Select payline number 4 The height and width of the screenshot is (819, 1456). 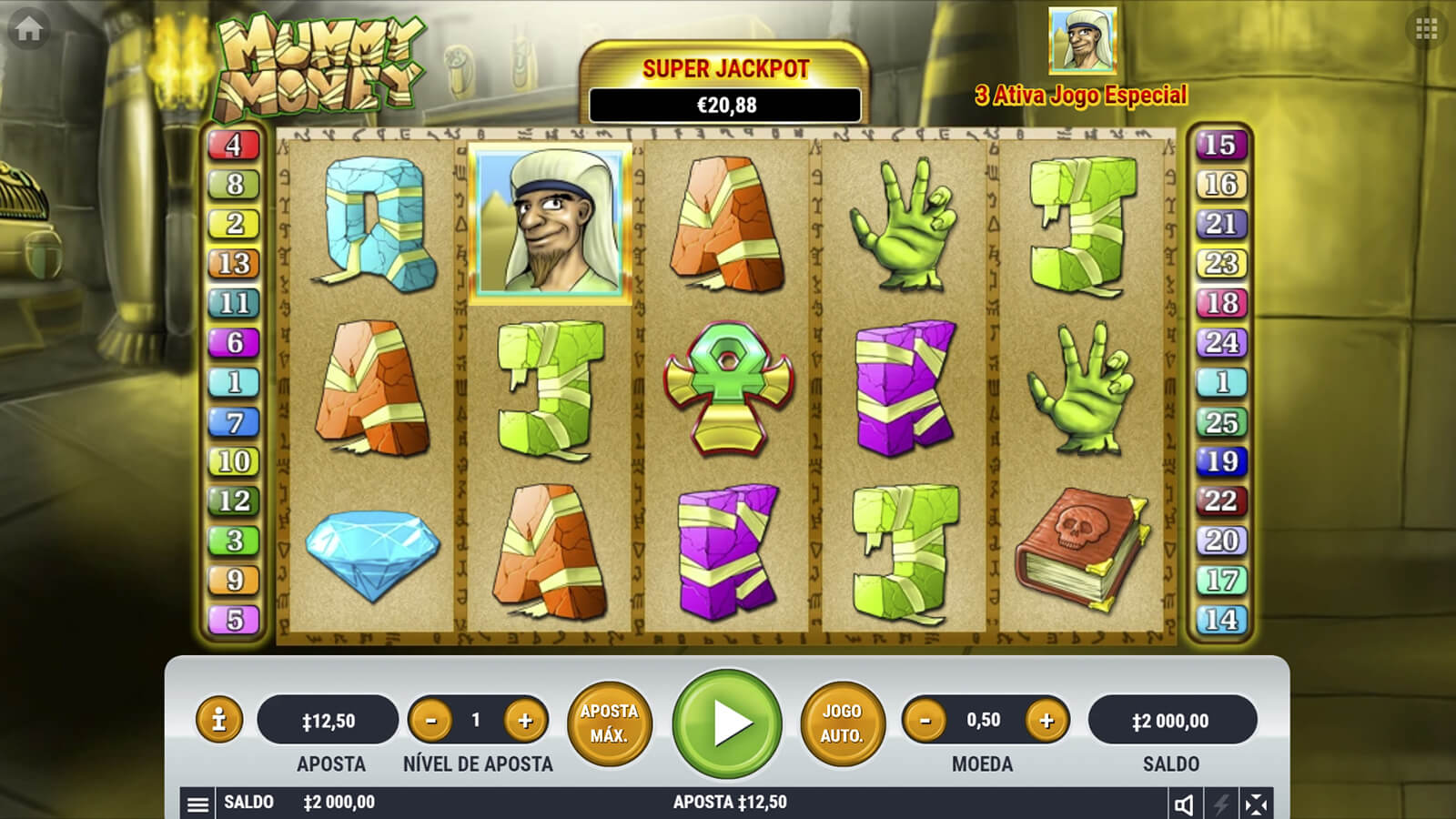(x=234, y=145)
